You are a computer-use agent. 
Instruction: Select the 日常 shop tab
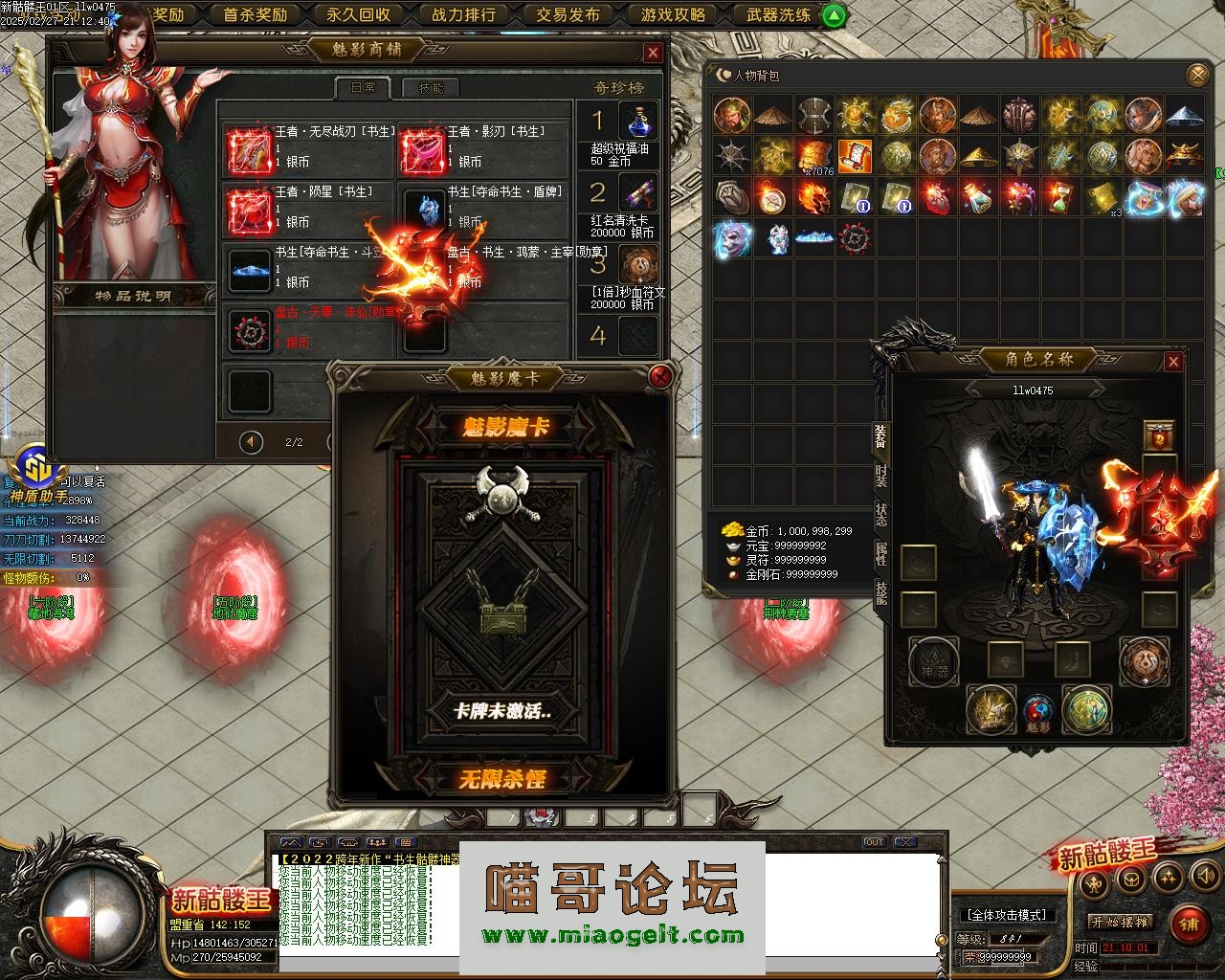(x=363, y=88)
